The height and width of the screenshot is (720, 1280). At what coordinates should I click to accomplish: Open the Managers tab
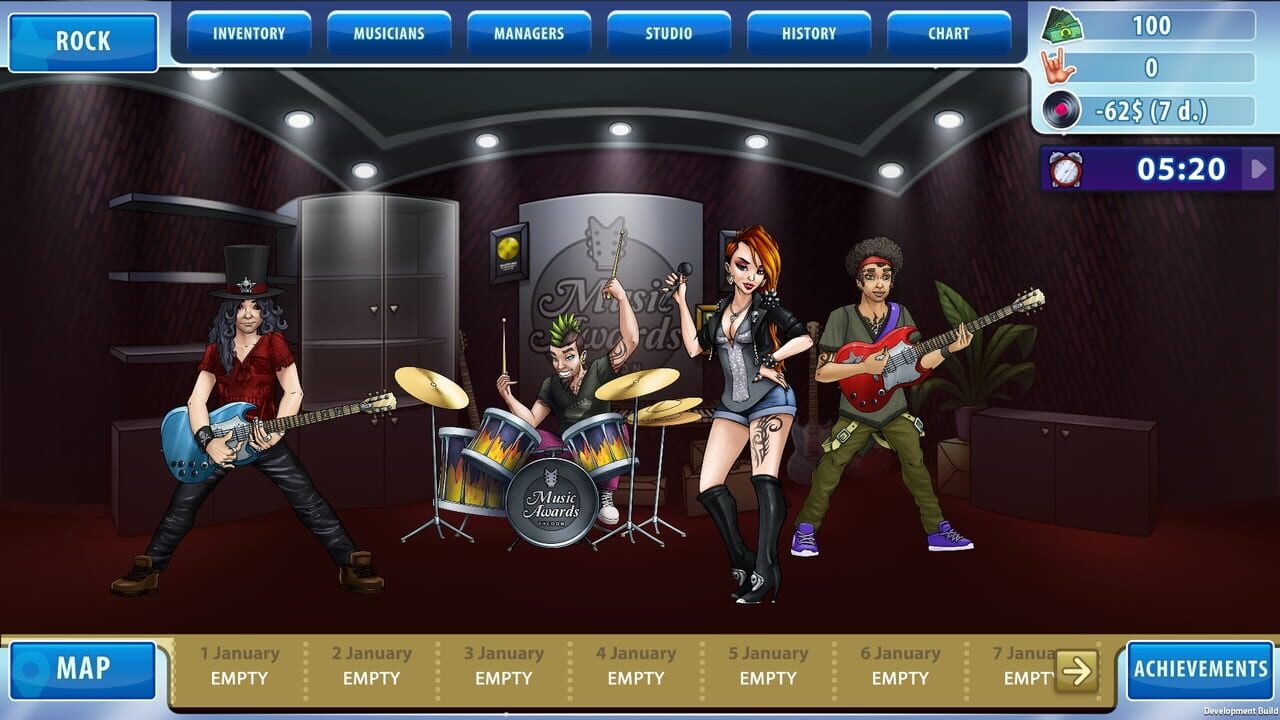[527, 32]
